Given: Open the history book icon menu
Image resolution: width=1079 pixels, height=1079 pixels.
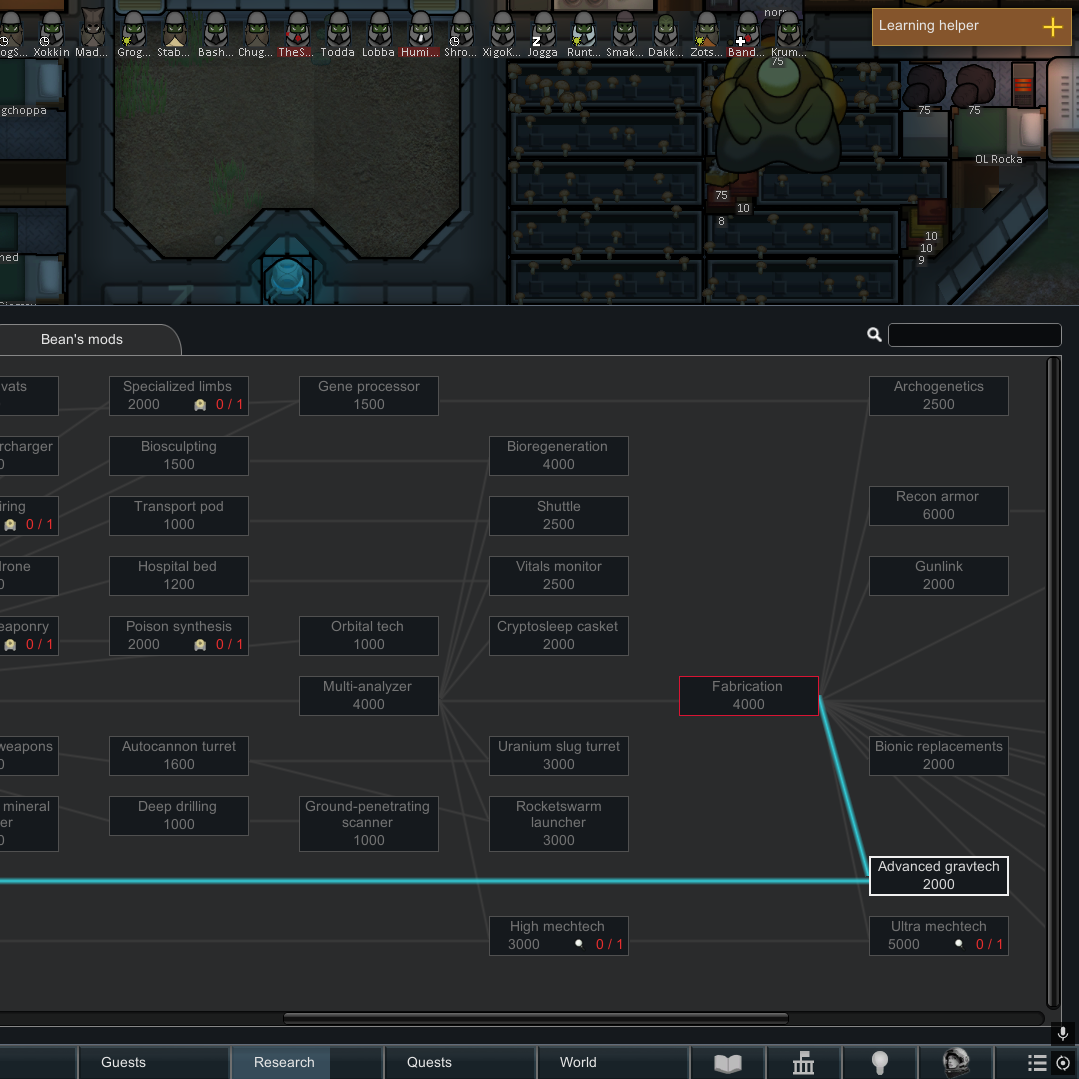Looking at the screenshot, I should pyautogui.click(x=727, y=1063).
